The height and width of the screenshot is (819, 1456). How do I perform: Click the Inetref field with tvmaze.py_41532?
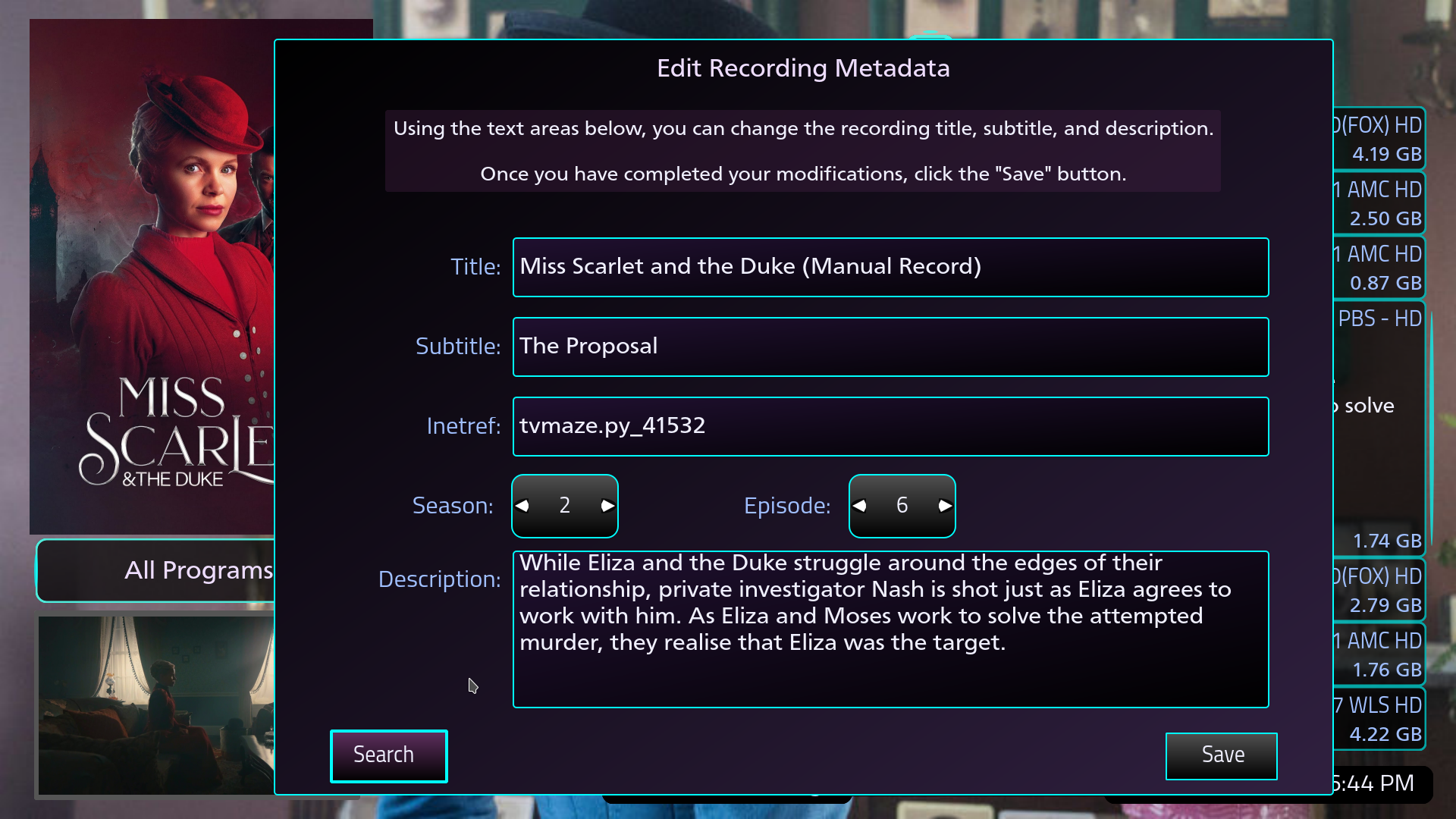(x=890, y=426)
